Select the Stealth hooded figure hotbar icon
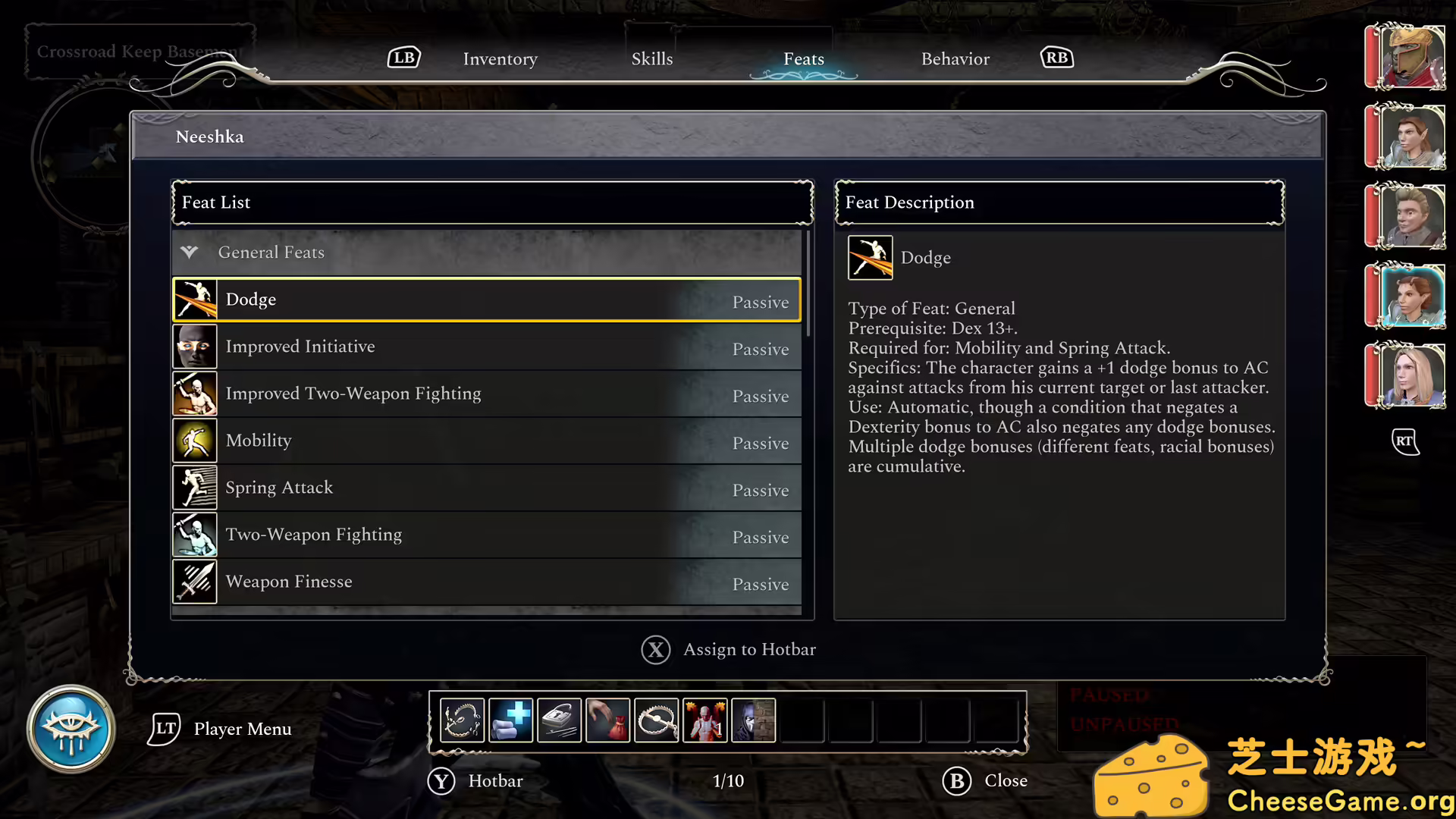The image size is (1456, 819). (x=753, y=720)
